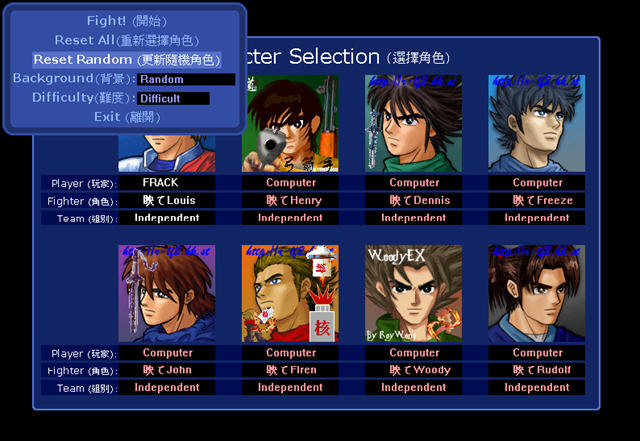Choose Reset All to reselect characters
The image size is (640, 441).
click(x=126, y=40)
